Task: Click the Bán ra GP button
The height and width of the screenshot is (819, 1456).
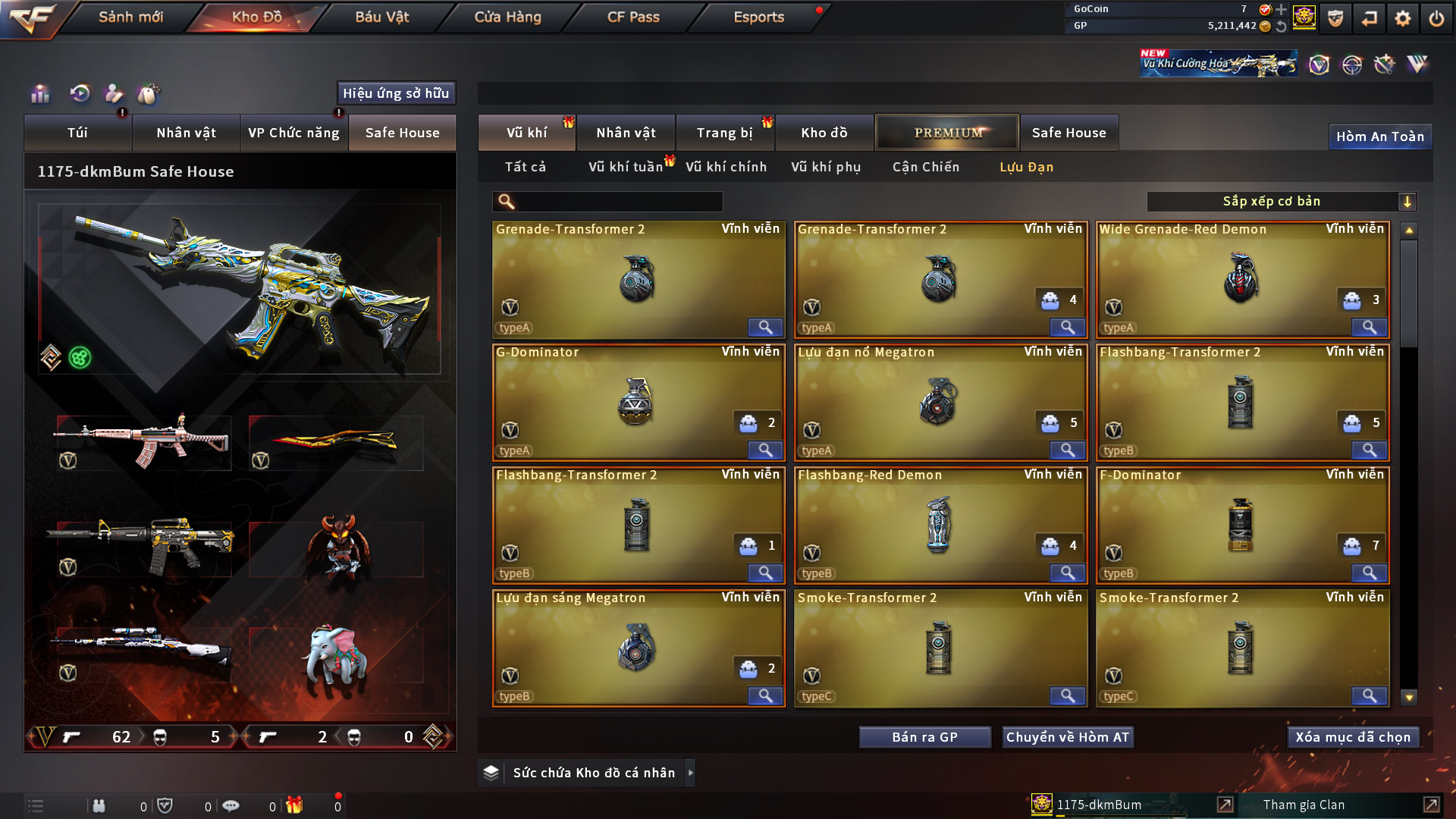Action: (924, 737)
